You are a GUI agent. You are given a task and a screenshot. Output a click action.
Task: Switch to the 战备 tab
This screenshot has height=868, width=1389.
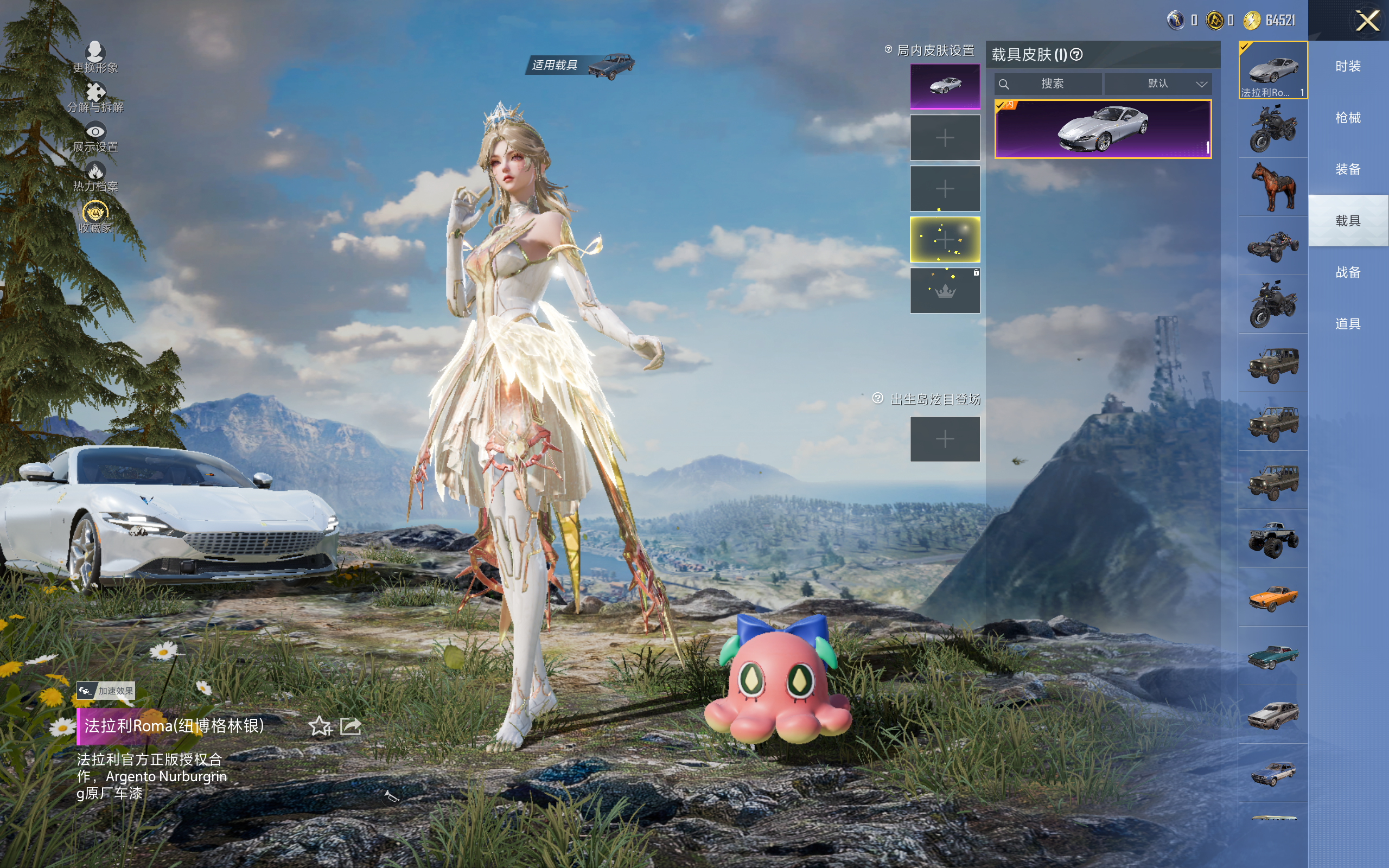1348,272
